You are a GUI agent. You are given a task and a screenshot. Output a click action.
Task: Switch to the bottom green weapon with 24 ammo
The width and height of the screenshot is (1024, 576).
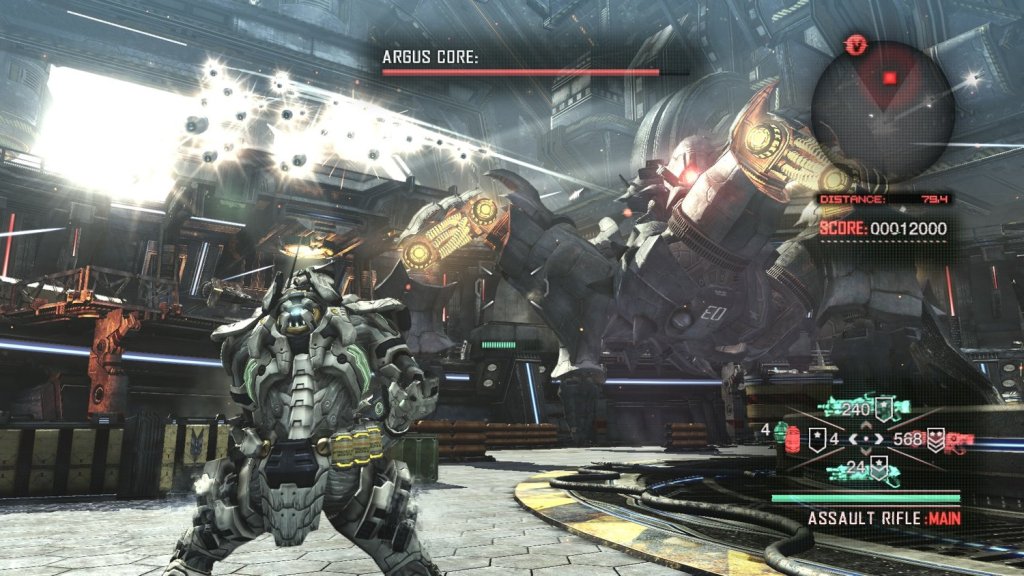pyautogui.click(x=857, y=468)
